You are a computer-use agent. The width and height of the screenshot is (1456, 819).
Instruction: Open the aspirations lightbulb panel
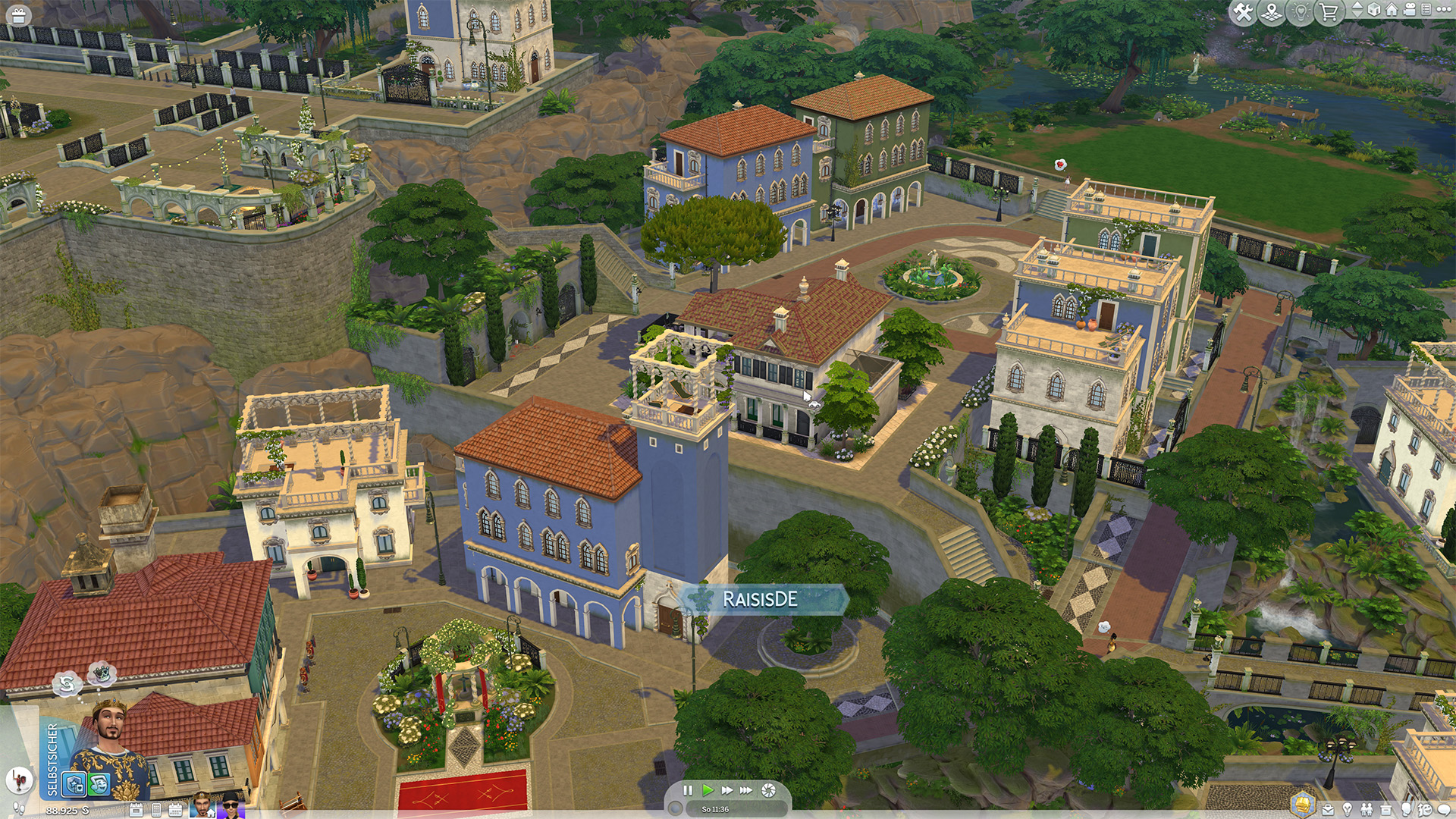tap(1348, 810)
